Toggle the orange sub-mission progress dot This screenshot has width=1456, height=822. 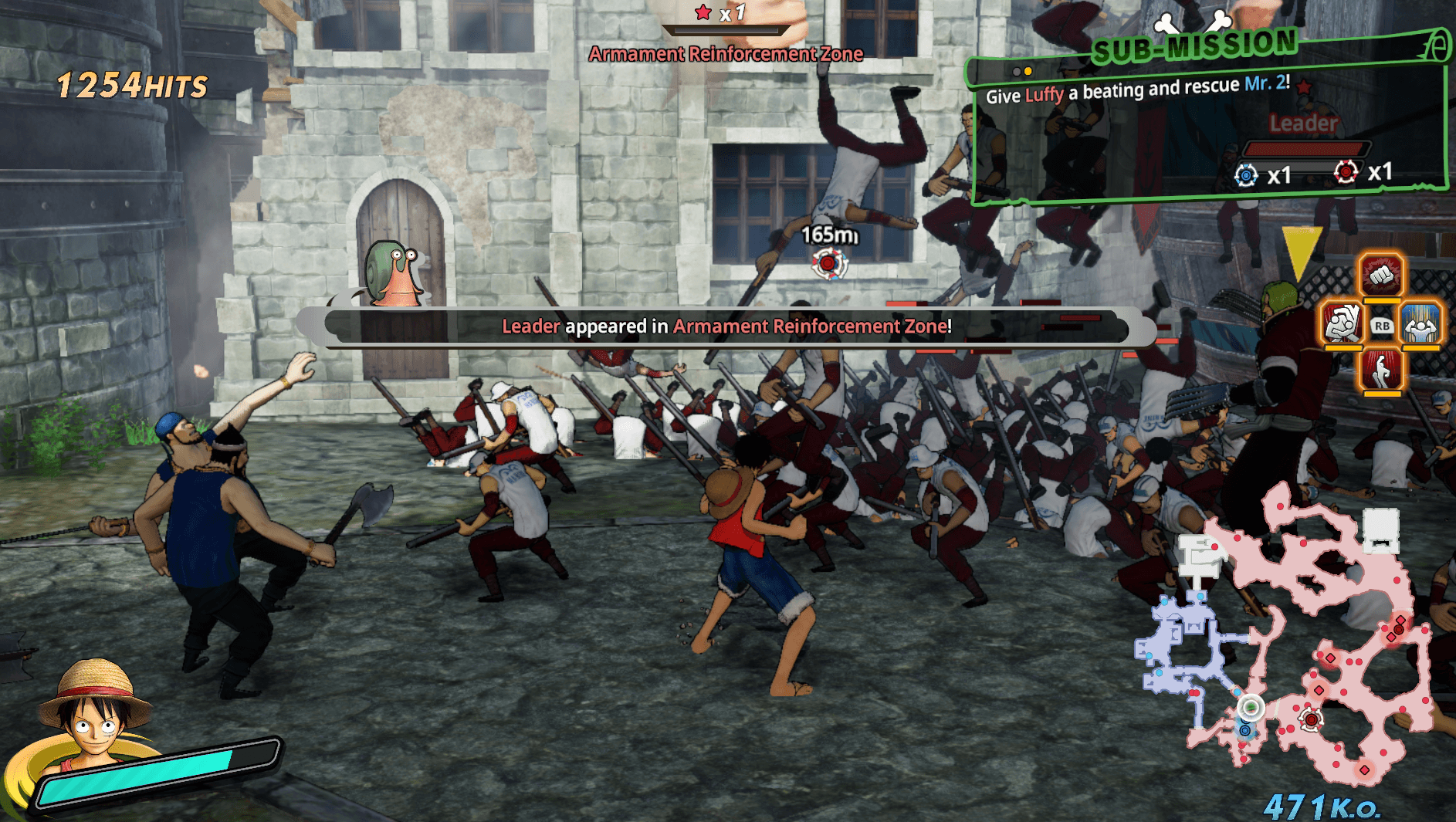1028,71
